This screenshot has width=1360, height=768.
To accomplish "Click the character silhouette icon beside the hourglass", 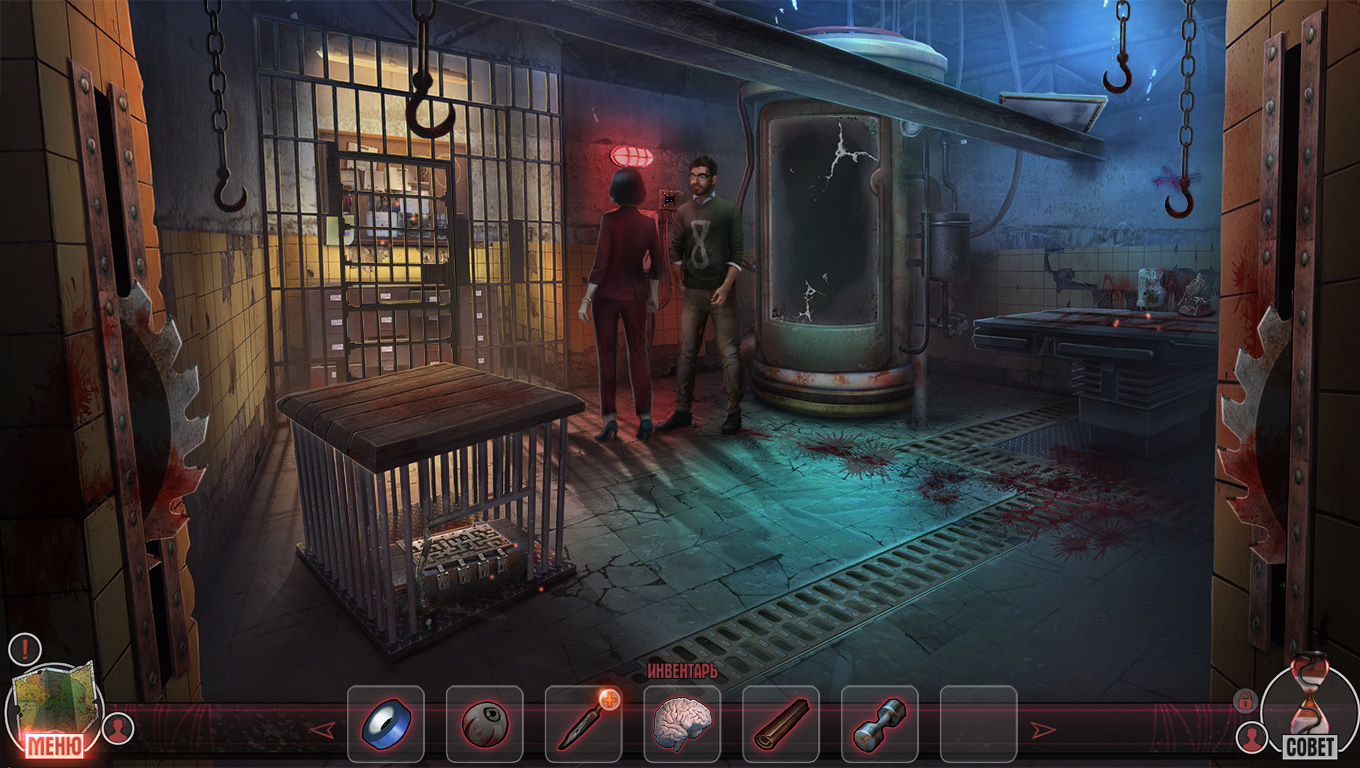I will click(x=1251, y=738).
